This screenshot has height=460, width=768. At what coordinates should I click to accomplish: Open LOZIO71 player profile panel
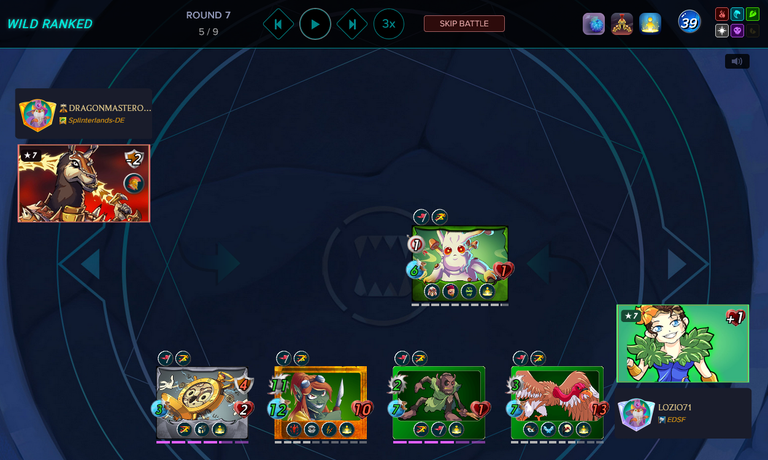(683, 413)
